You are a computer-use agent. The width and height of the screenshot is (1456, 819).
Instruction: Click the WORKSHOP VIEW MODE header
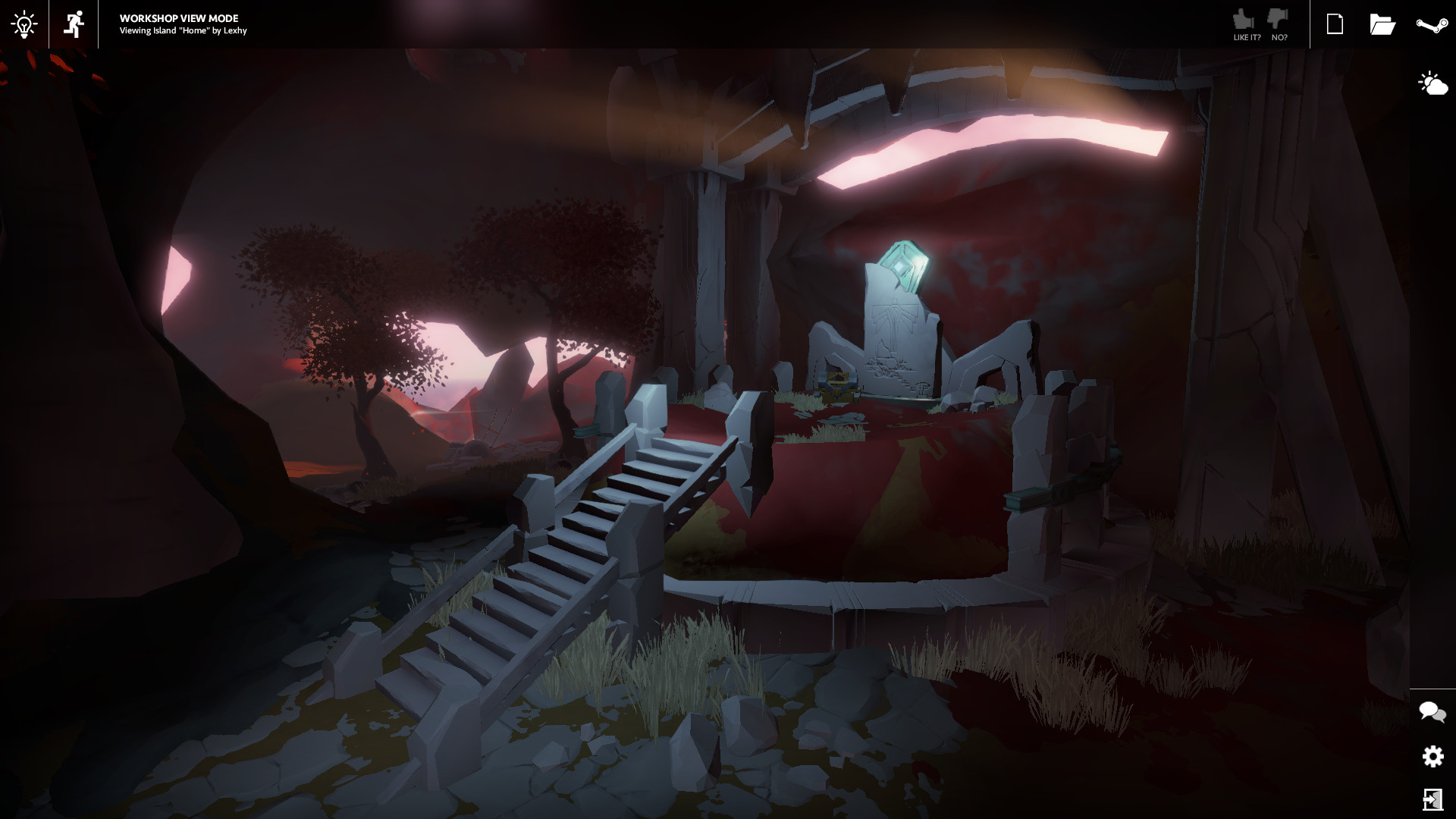[x=177, y=18]
